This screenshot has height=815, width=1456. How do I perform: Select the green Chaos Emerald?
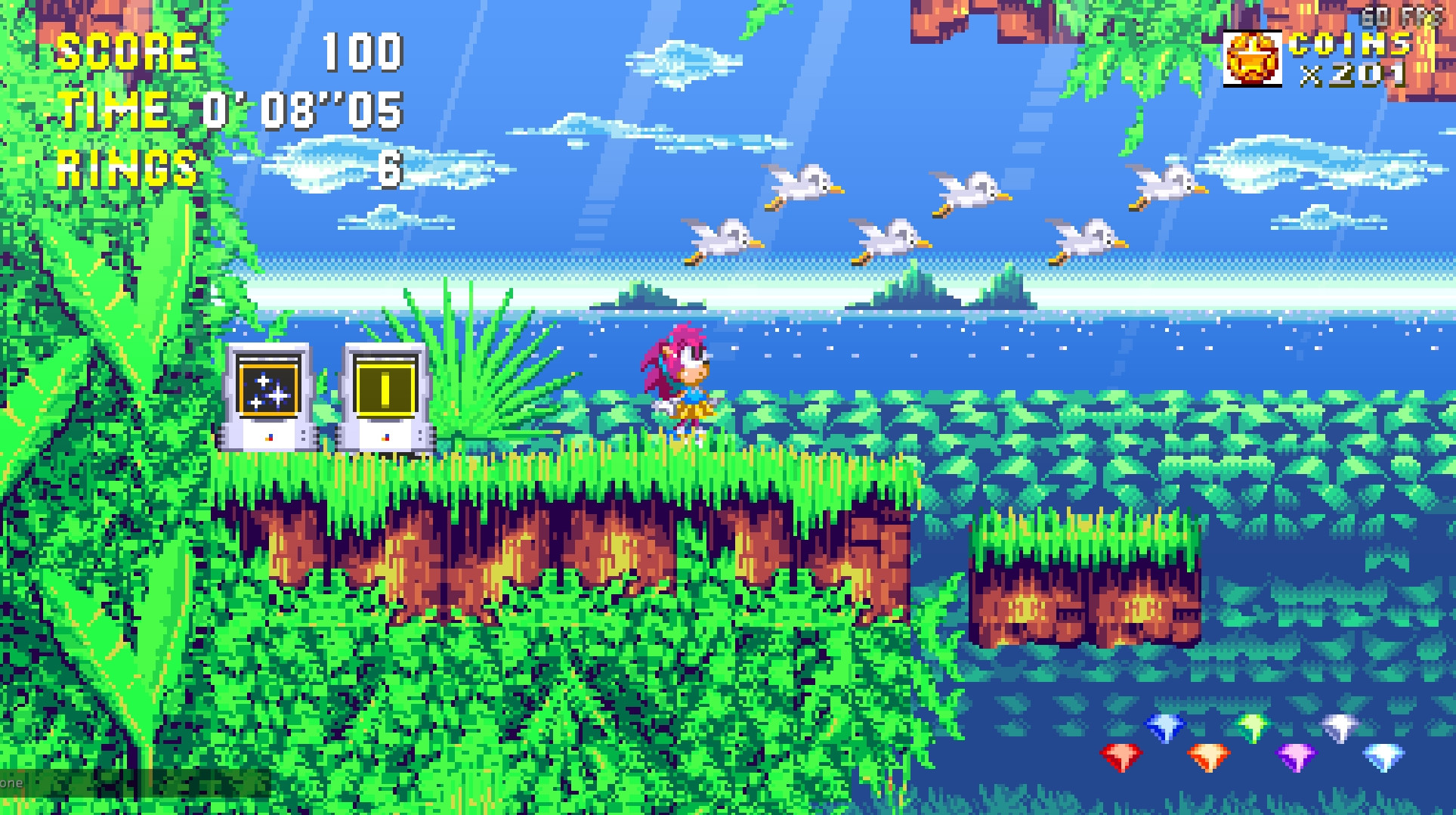1252,727
